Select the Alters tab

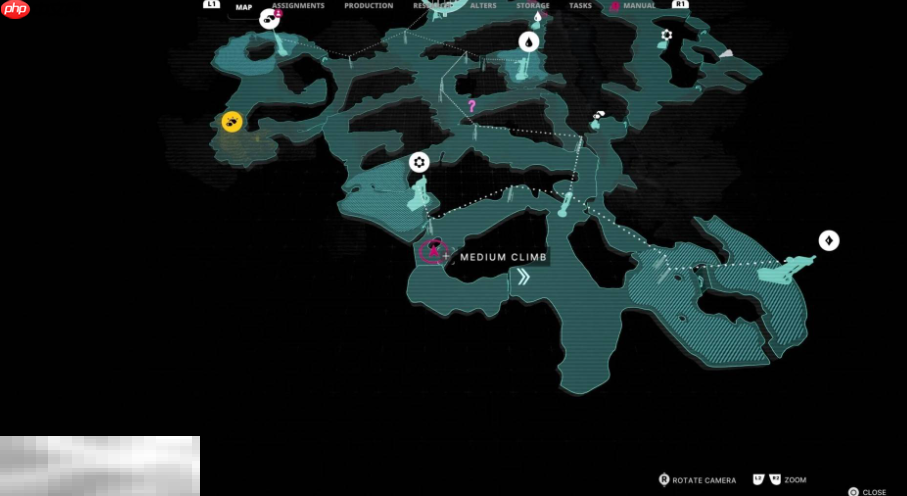pos(483,6)
